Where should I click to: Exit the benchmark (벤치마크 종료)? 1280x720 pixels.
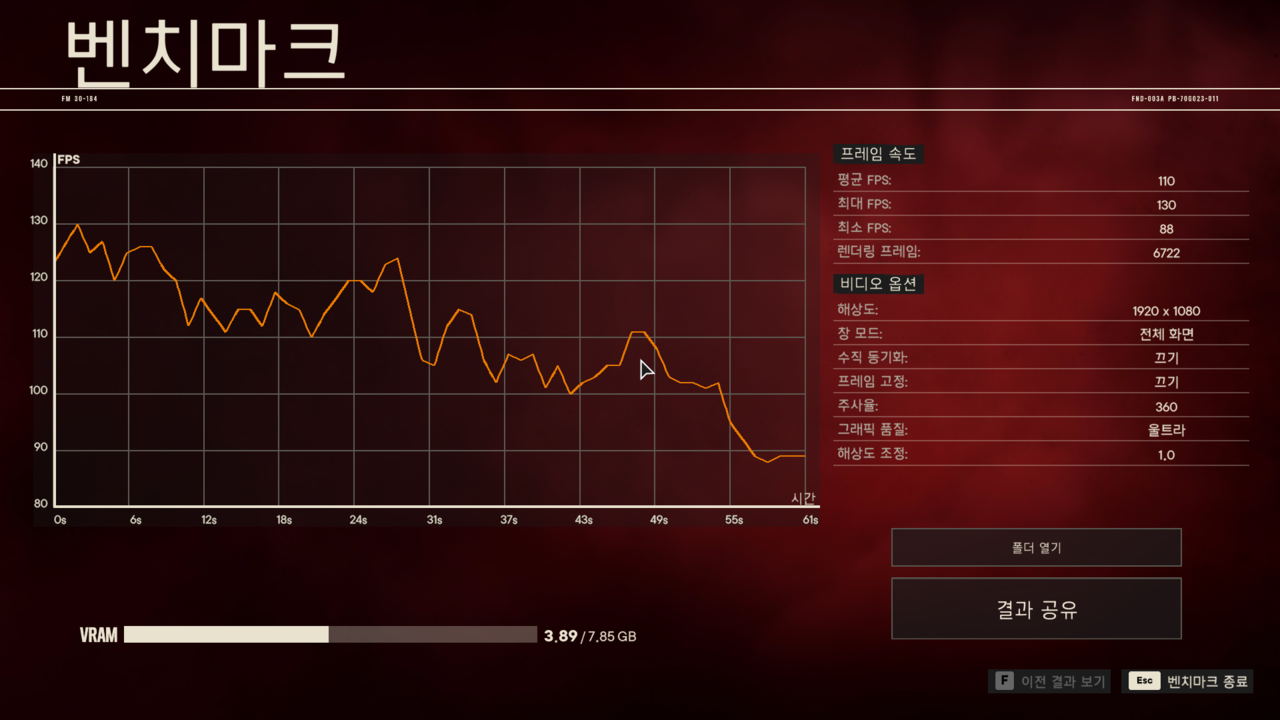tap(1187, 681)
